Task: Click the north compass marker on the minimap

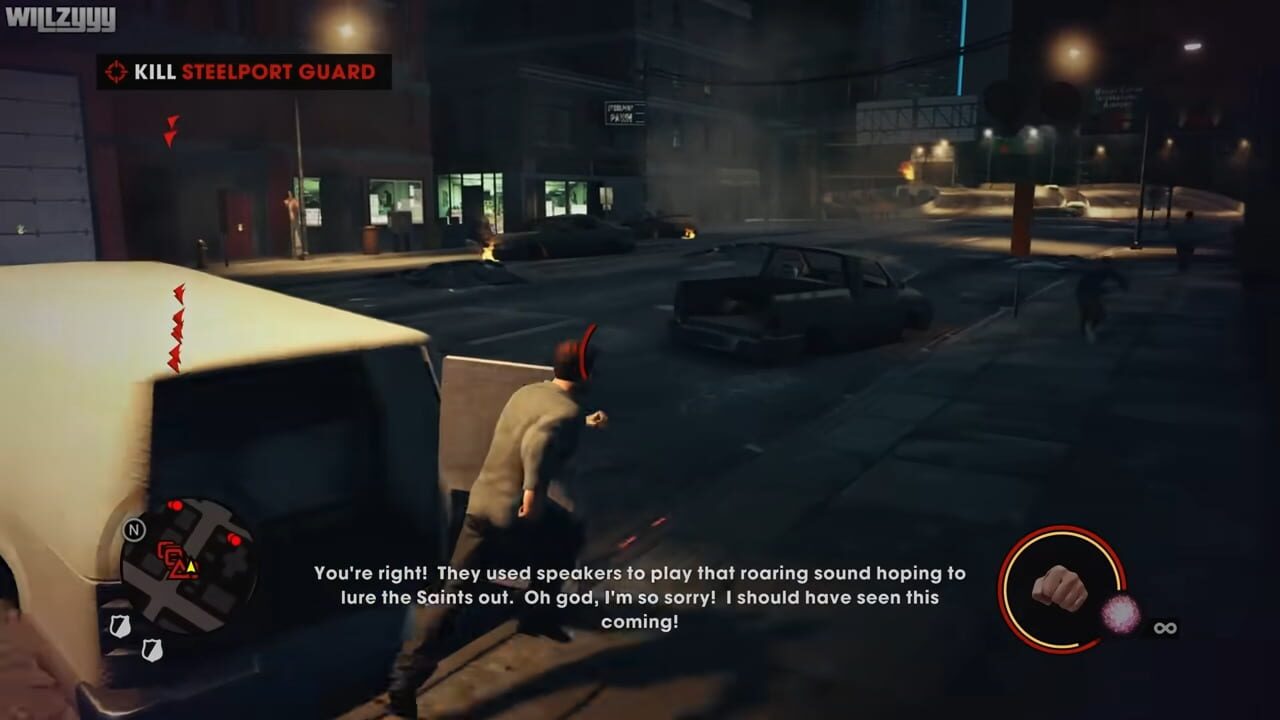Action: (135, 530)
